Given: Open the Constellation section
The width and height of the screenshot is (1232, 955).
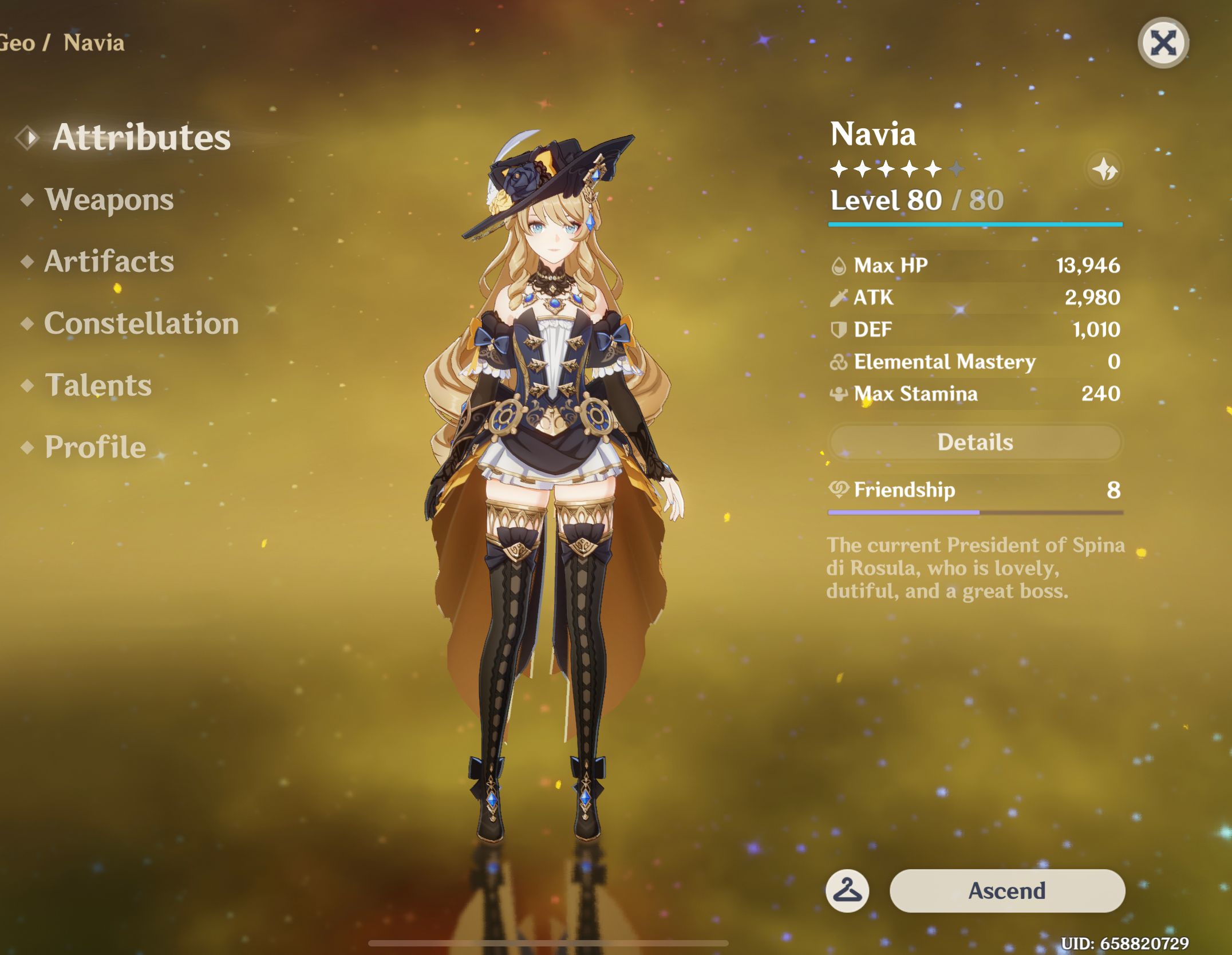Looking at the screenshot, I should (x=140, y=323).
